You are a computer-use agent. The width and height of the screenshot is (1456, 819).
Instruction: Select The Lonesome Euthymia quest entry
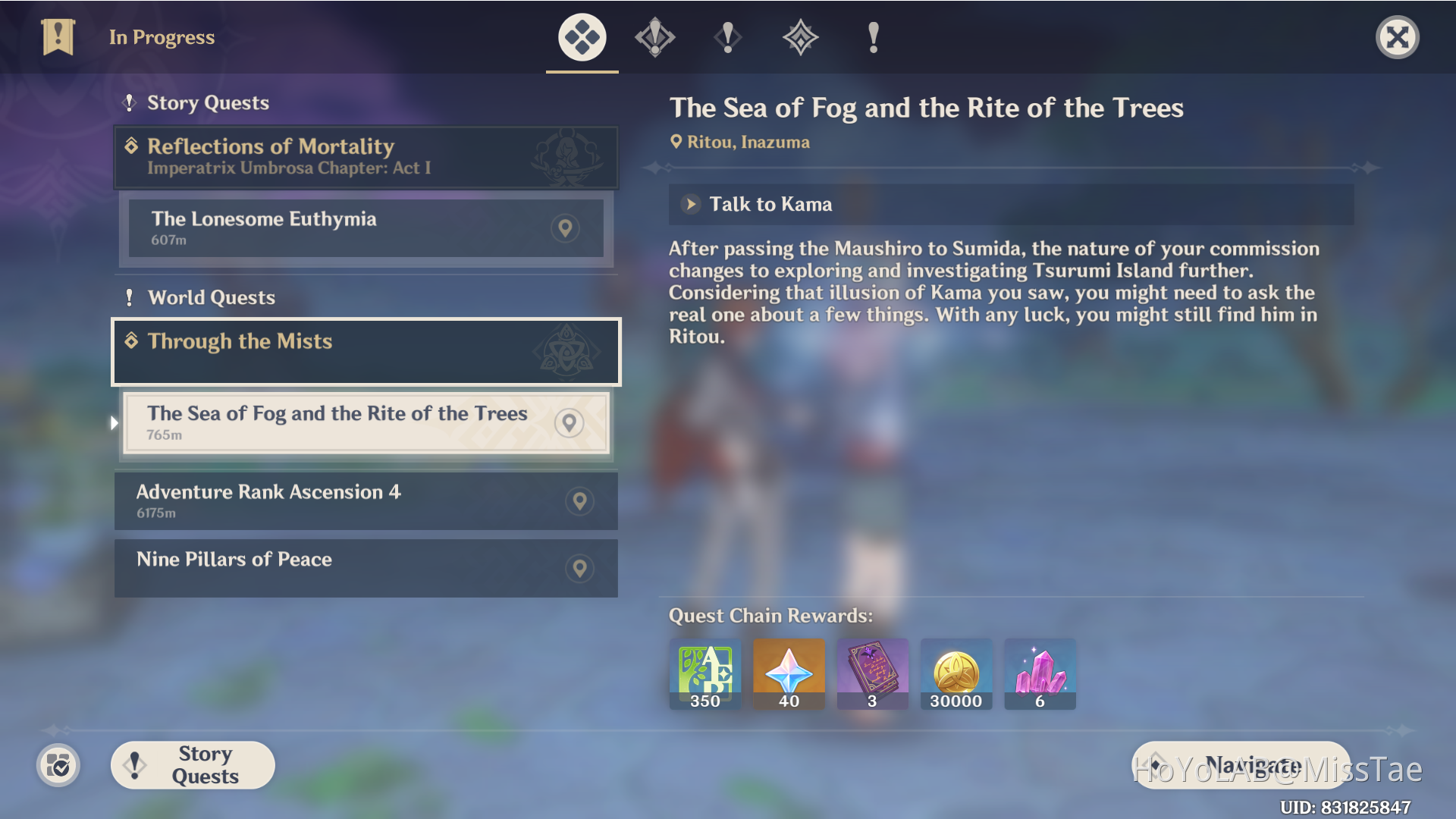(341, 227)
